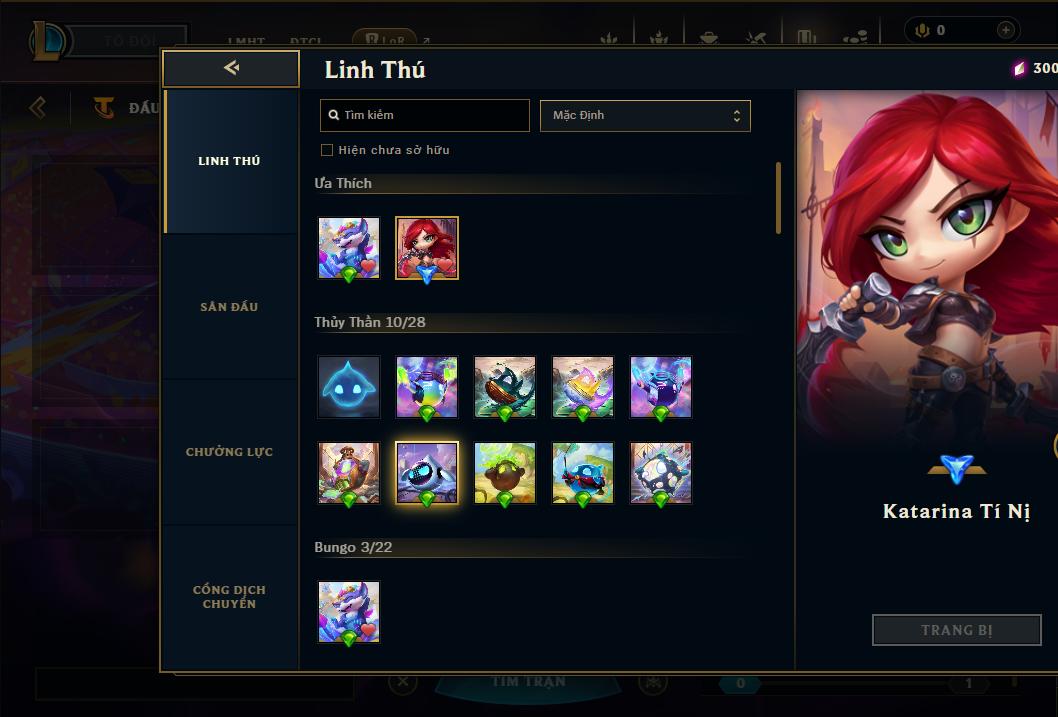Pick the wooden boat sprite thumbnail

(x=505, y=387)
